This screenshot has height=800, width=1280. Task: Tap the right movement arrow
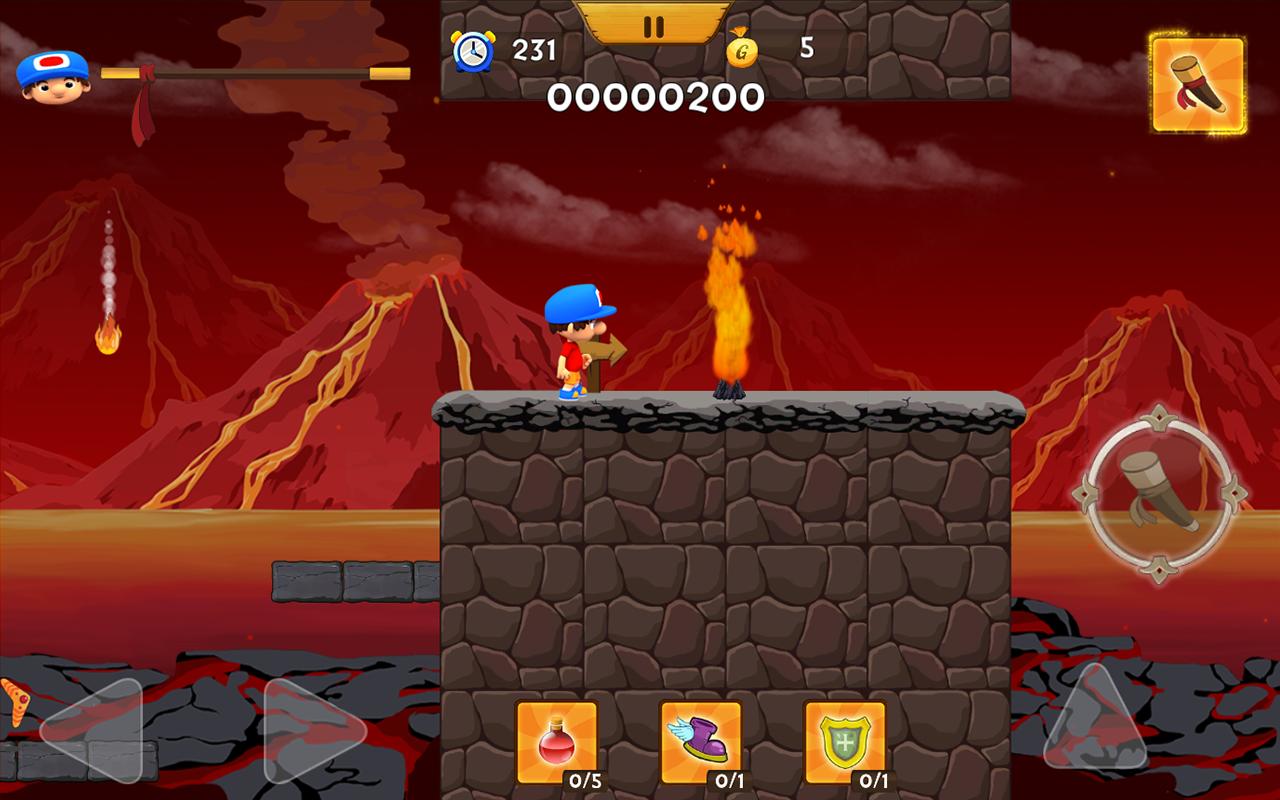pyautogui.click(x=288, y=730)
